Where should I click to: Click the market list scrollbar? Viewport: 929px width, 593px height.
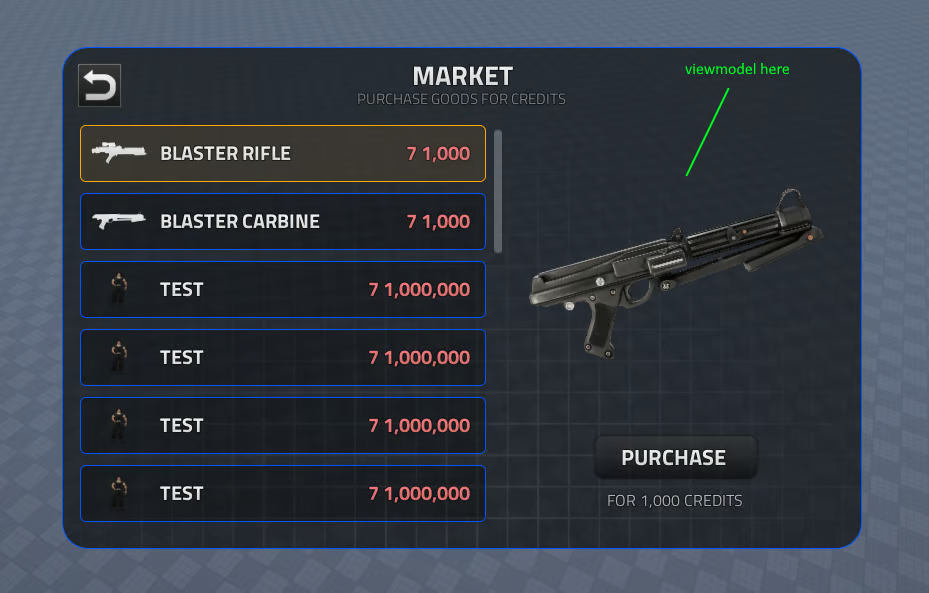pyautogui.click(x=498, y=190)
